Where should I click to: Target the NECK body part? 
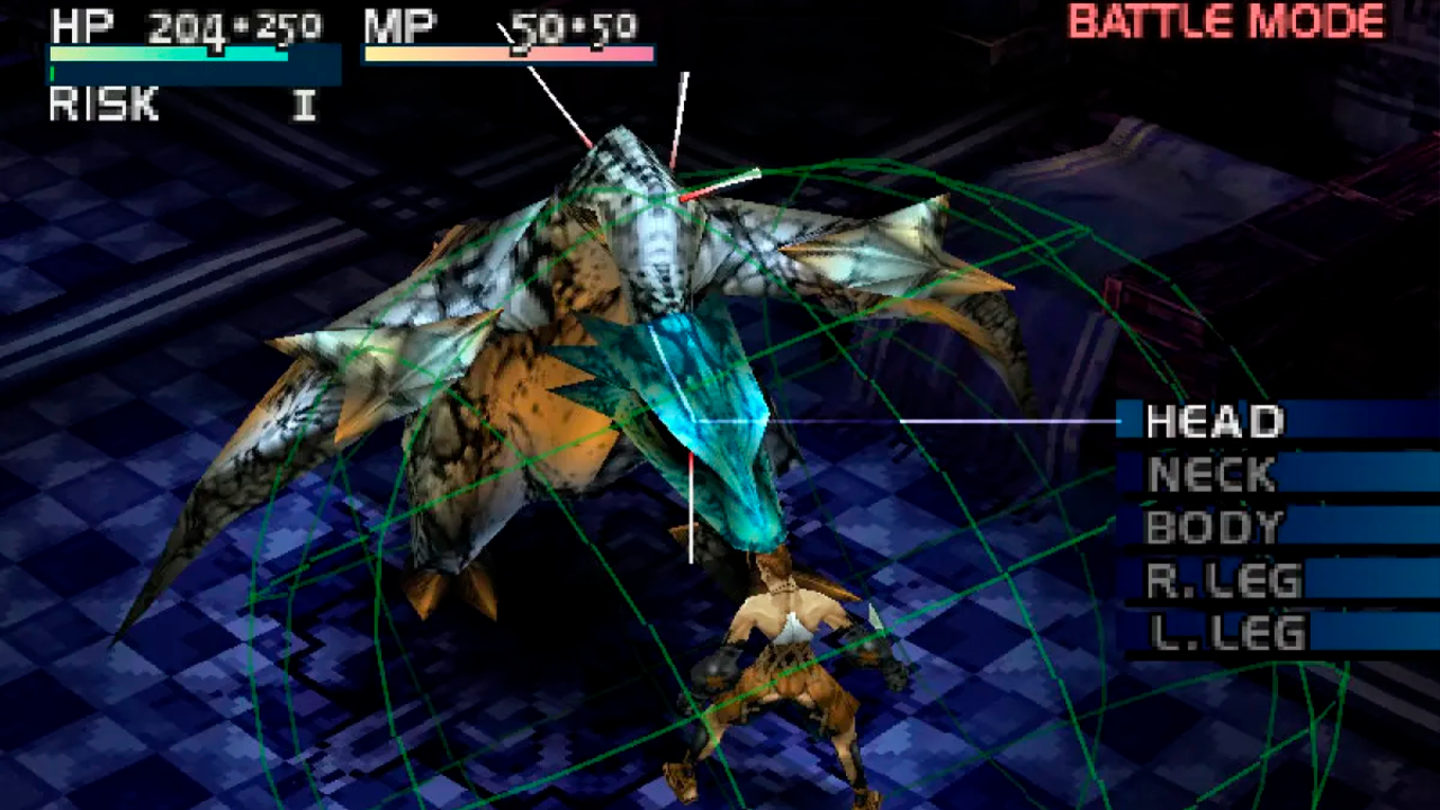(x=1212, y=474)
